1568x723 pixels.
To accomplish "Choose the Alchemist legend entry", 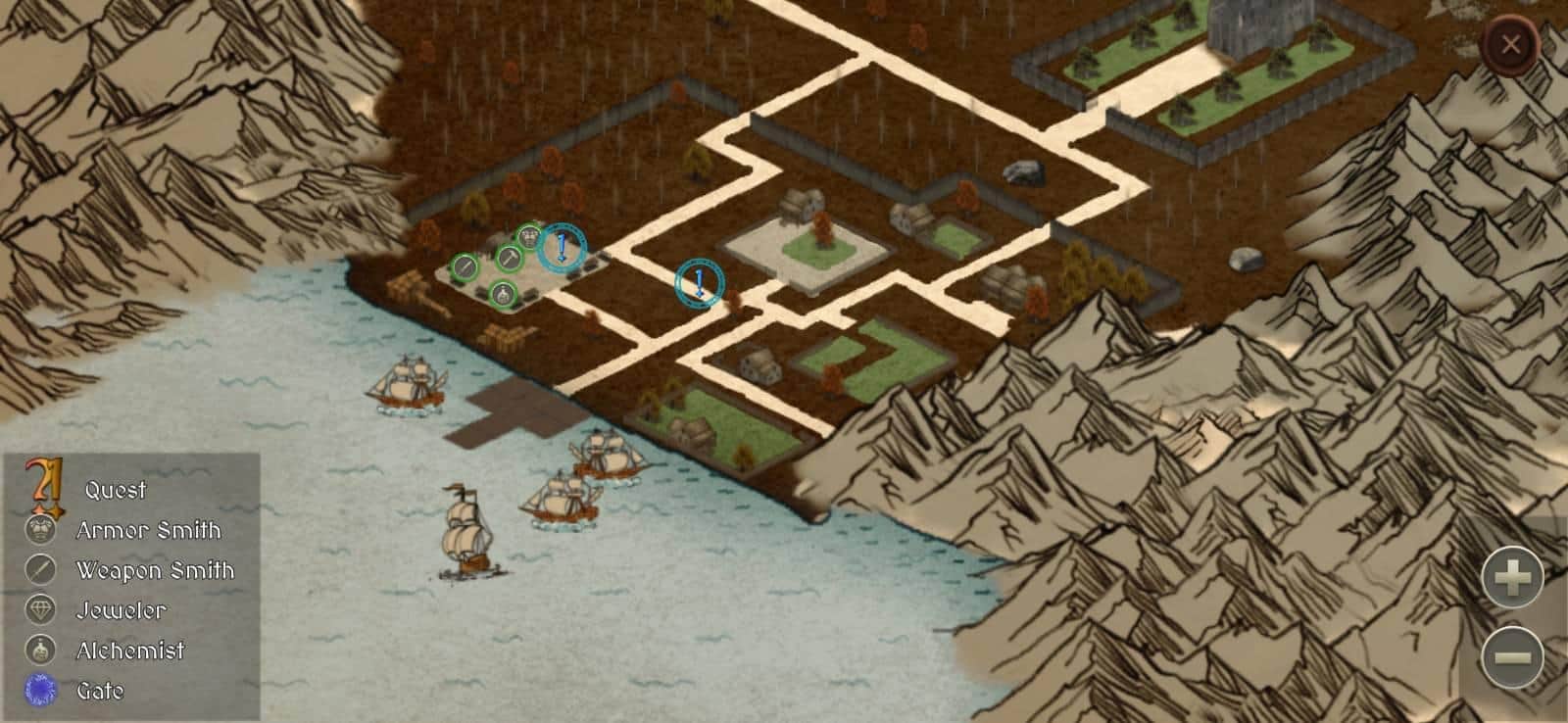I will 130,651.
